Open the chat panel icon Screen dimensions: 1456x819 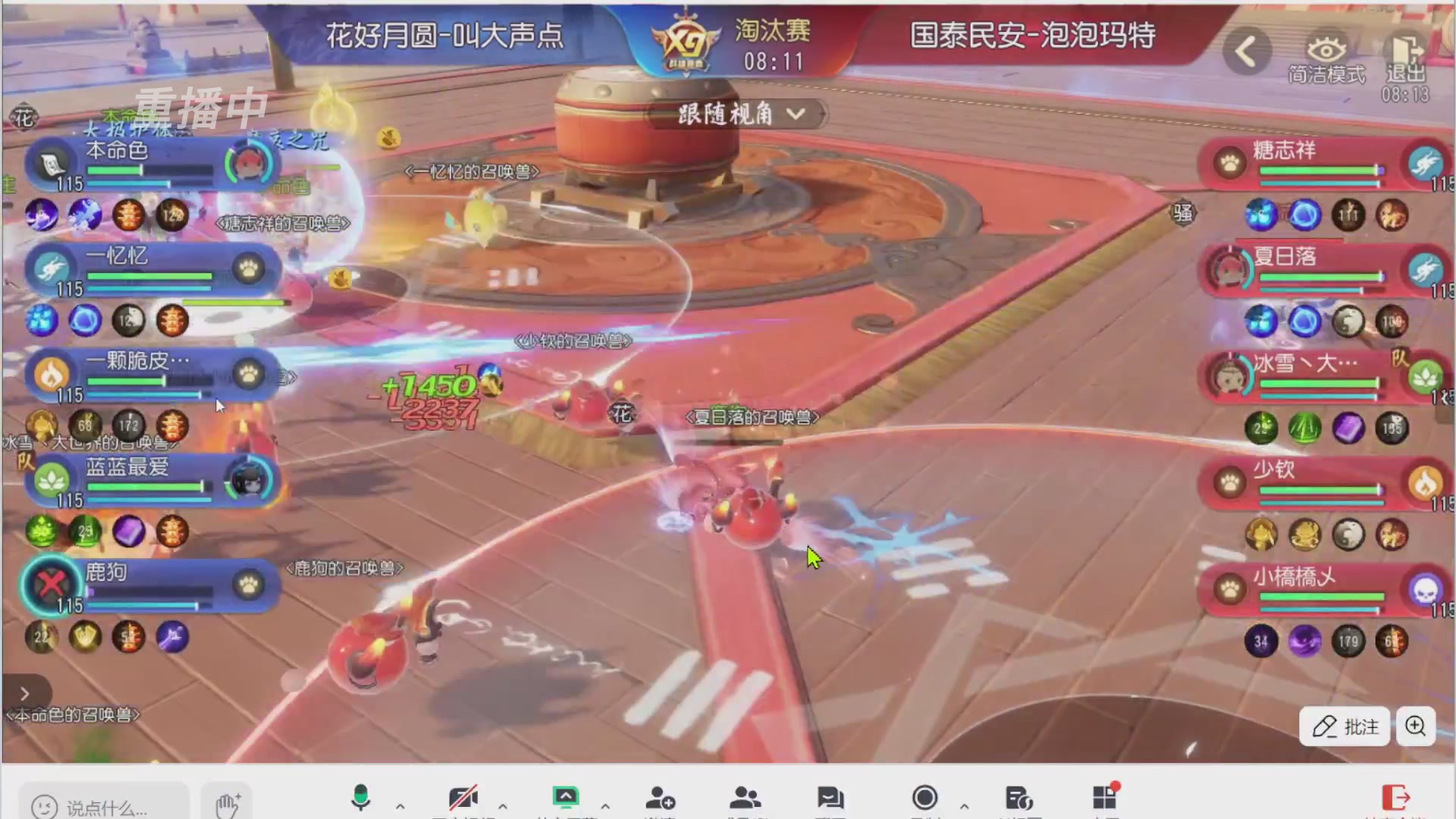point(833,798)
